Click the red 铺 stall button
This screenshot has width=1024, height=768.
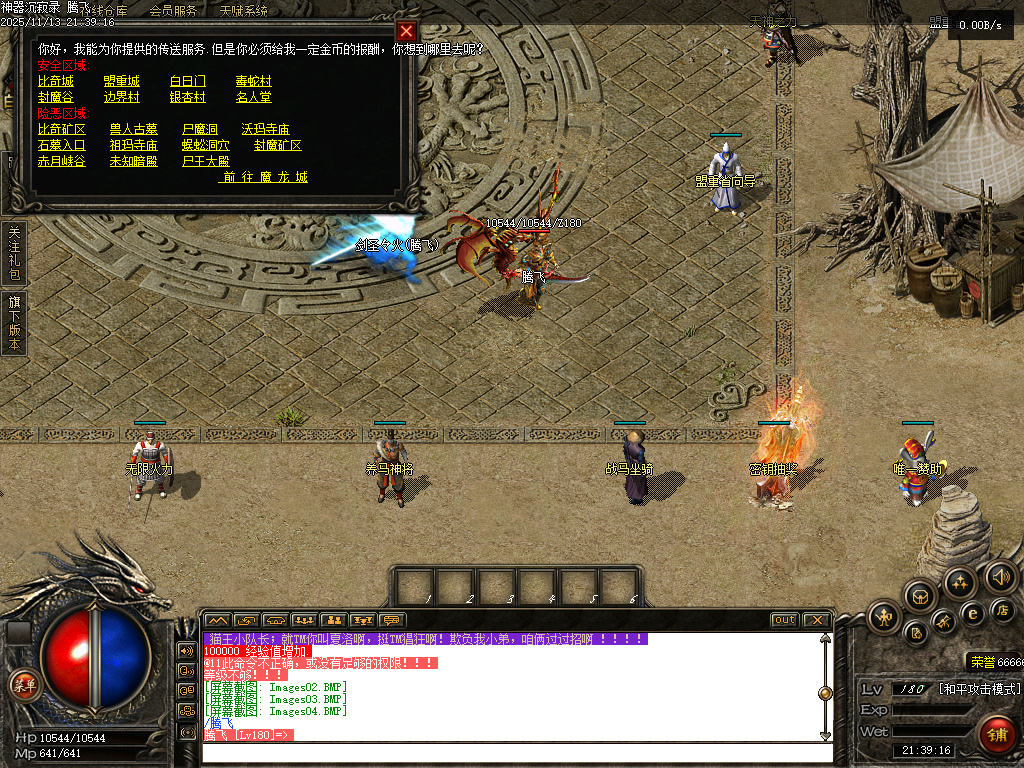point(996,733)
